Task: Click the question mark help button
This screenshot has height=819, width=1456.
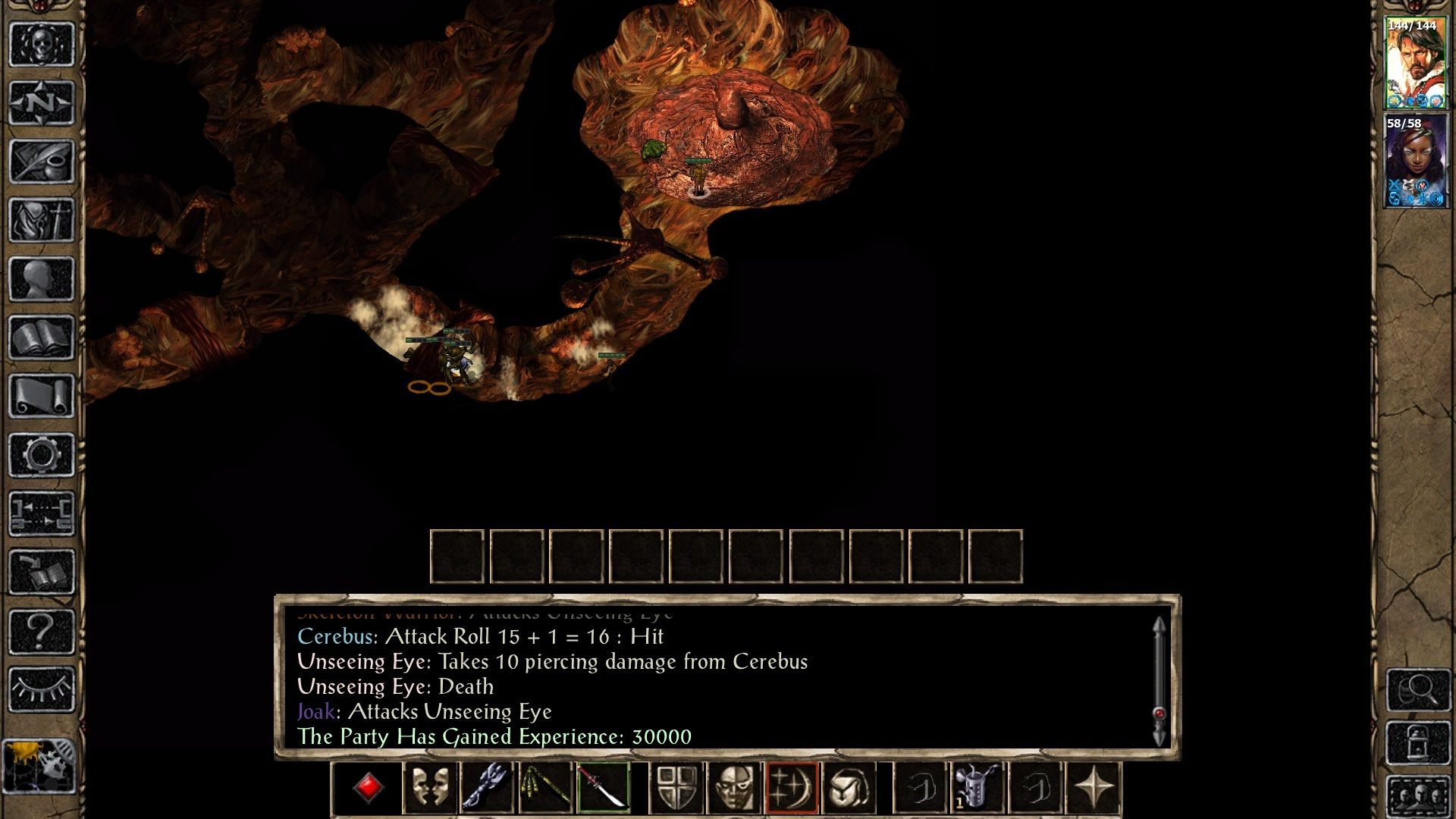Action: (42, 631)
